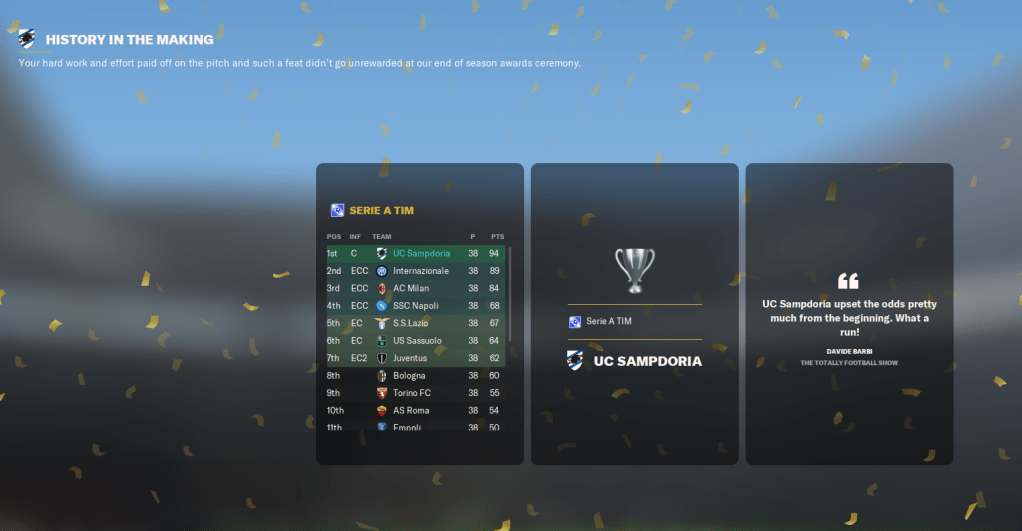
Task: Open Internazionale's row in the table
Action: pos(420,271)
